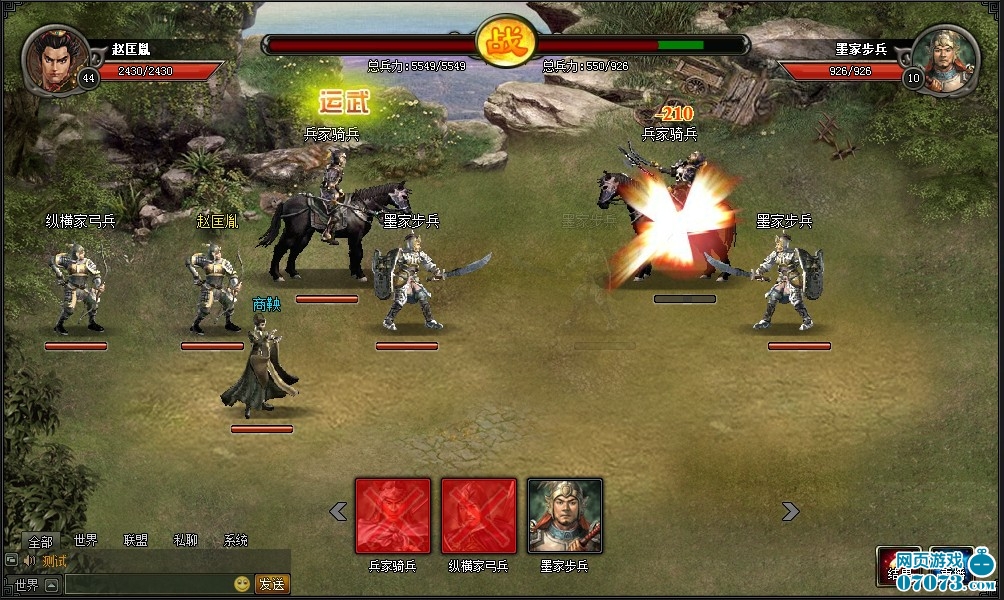Select the crossed-out 兵家骑兵 unit card
The image size is (1004, 600).
point(393,516)
